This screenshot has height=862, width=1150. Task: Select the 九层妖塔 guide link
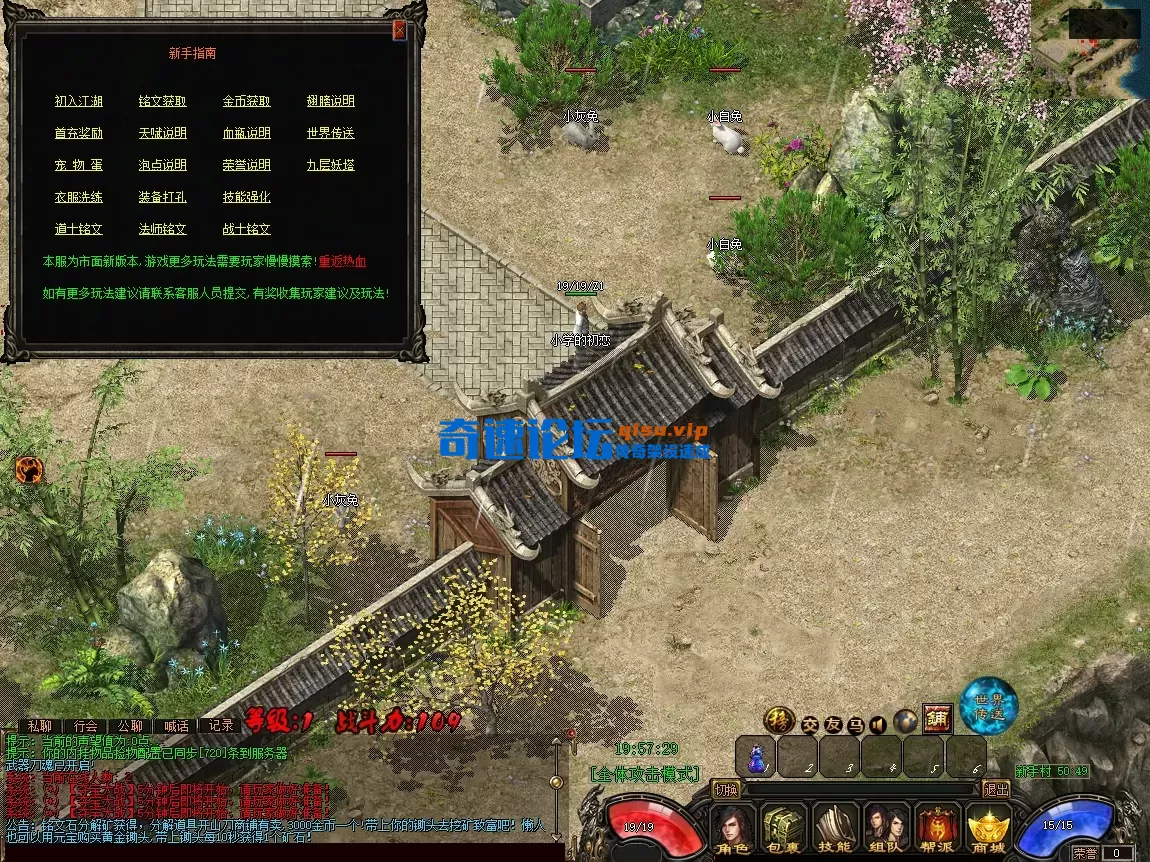(331, 165)
